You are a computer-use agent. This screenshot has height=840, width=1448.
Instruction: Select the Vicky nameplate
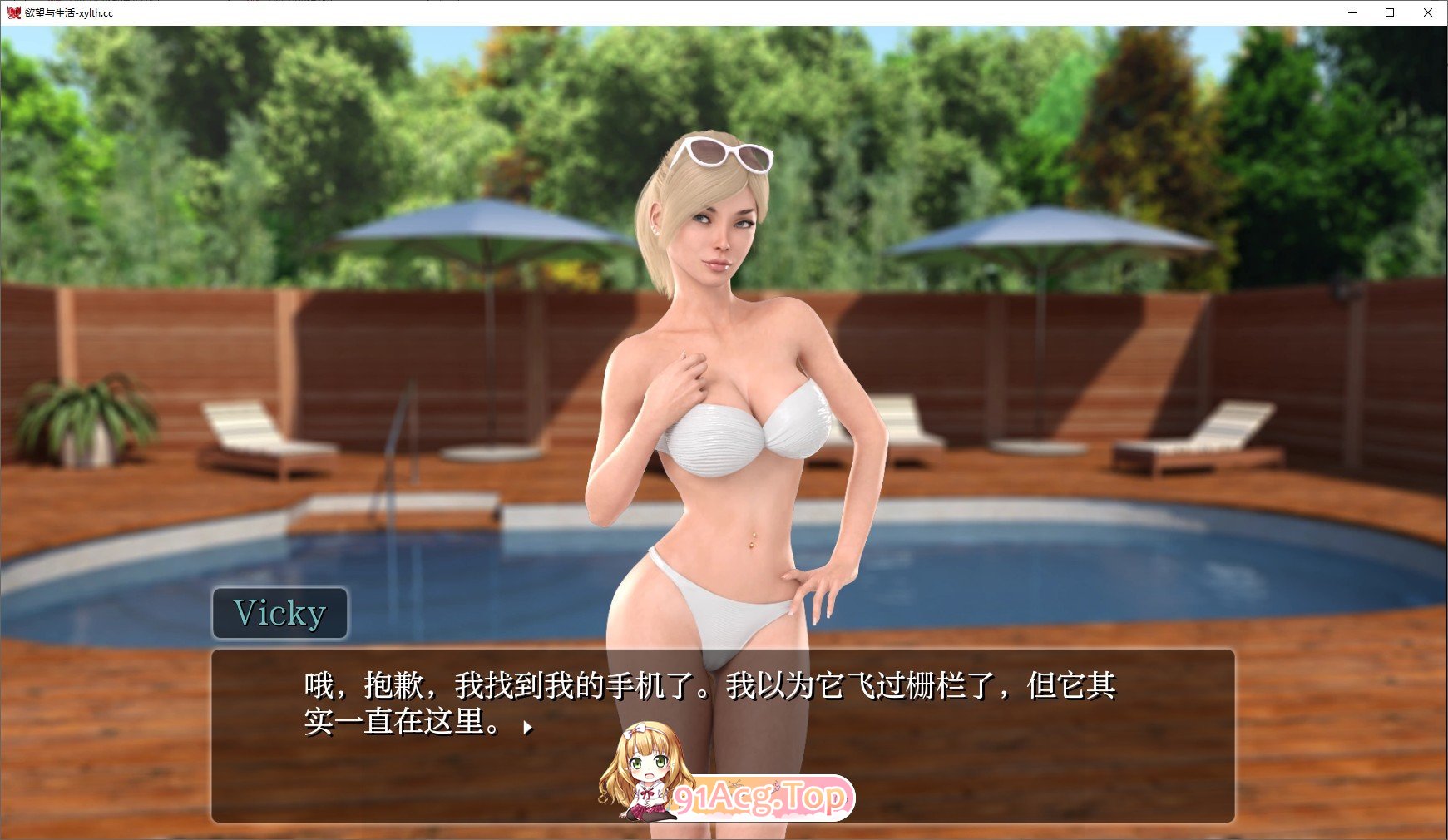(279, 613)
